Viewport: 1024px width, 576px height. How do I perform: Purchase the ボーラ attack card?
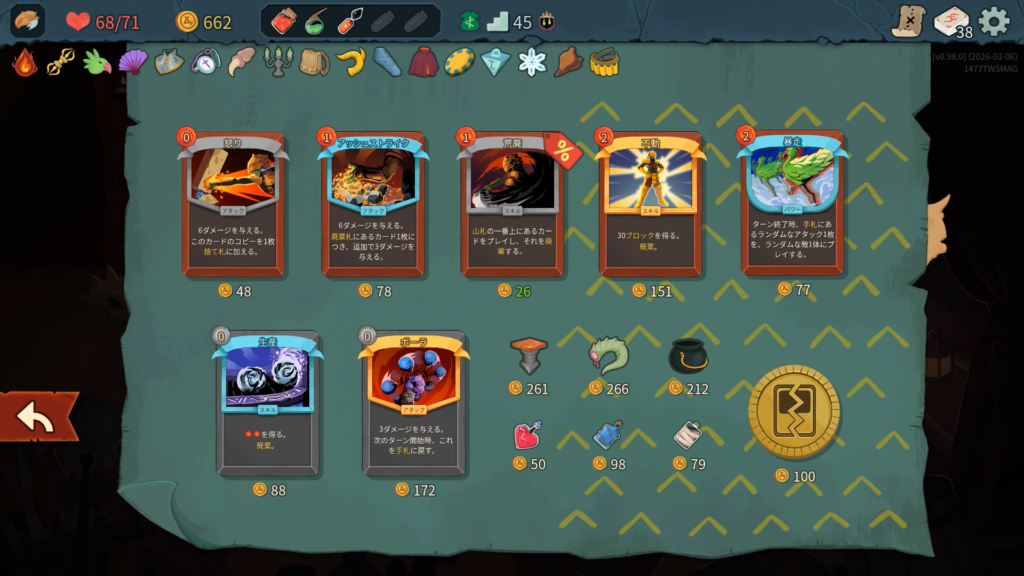pos(414,402)
